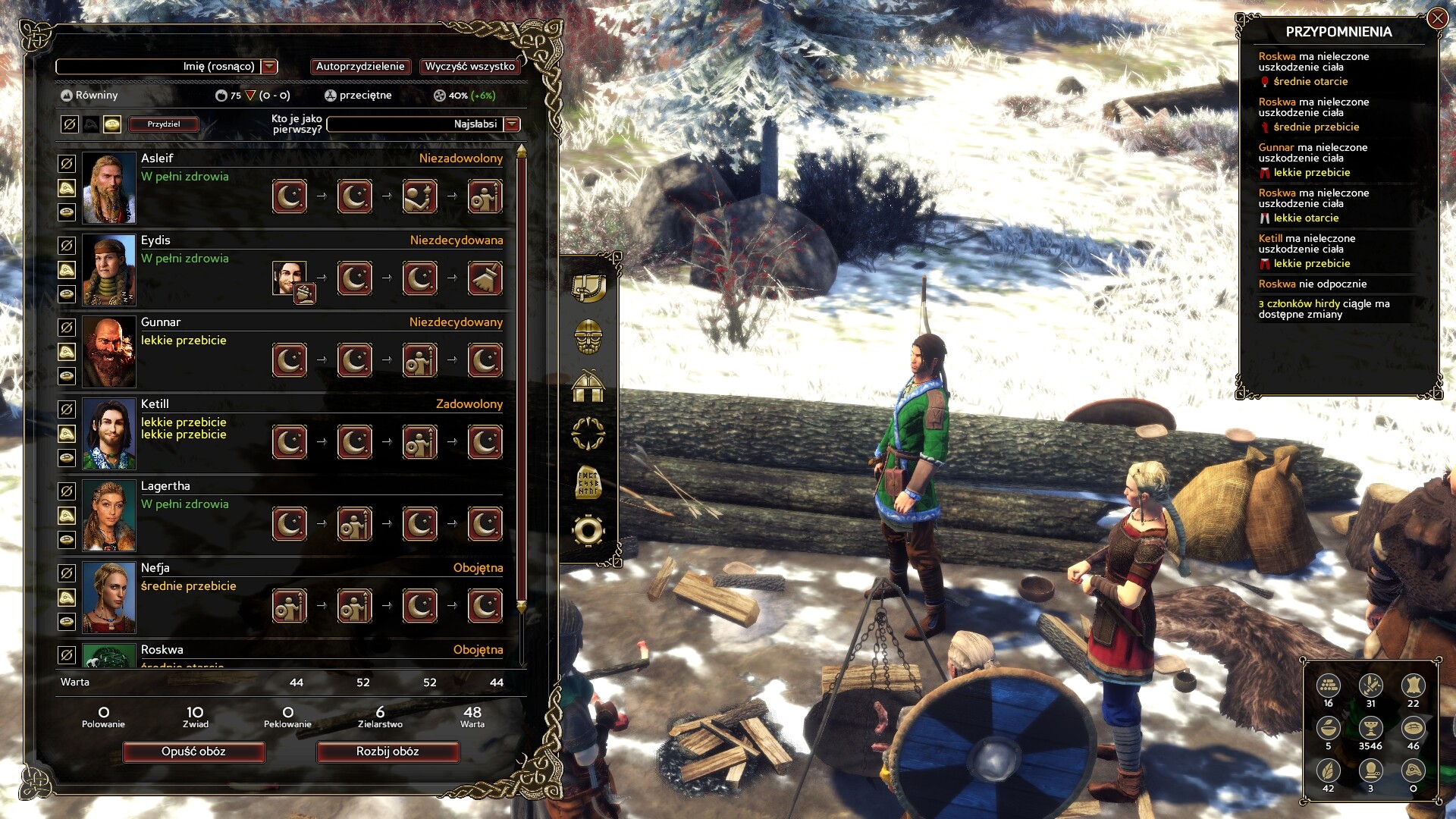Viewport: 1456px width, 819px height.
Task: Click Nefja's first-shift guard duty slot
Action: pos(290,606)
